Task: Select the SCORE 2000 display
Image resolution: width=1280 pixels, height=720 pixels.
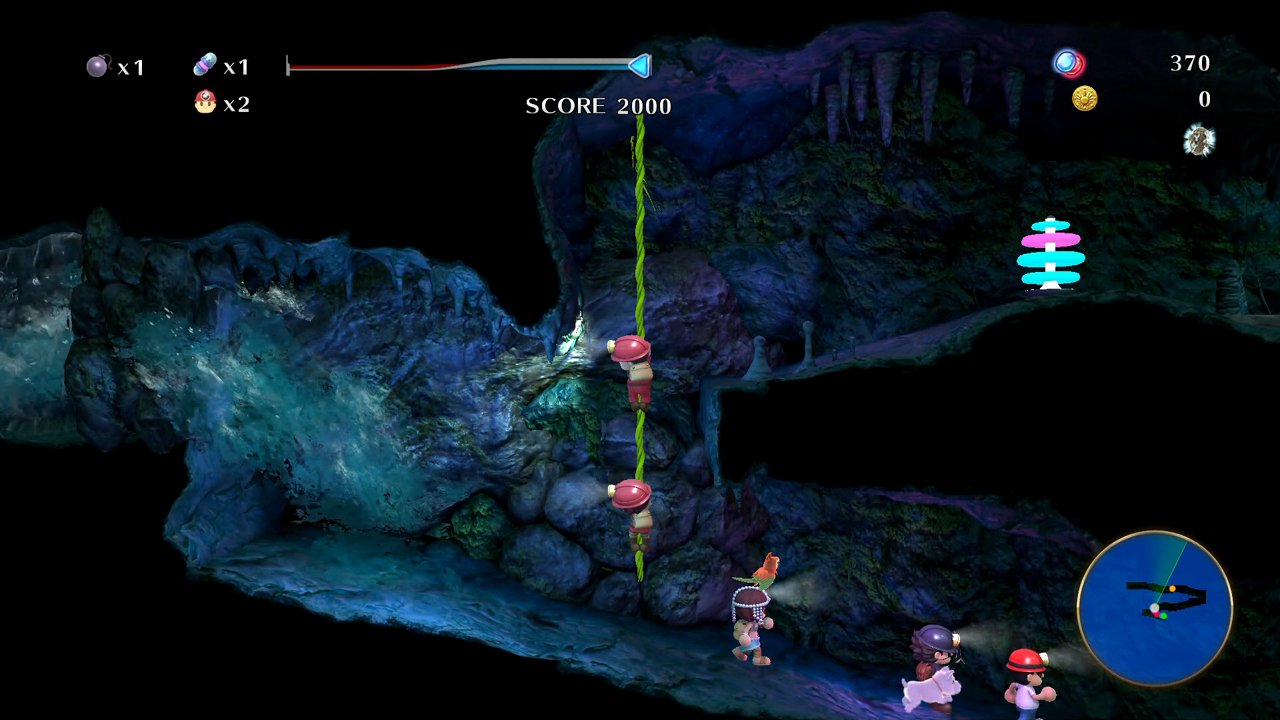Action: (597, 106)
